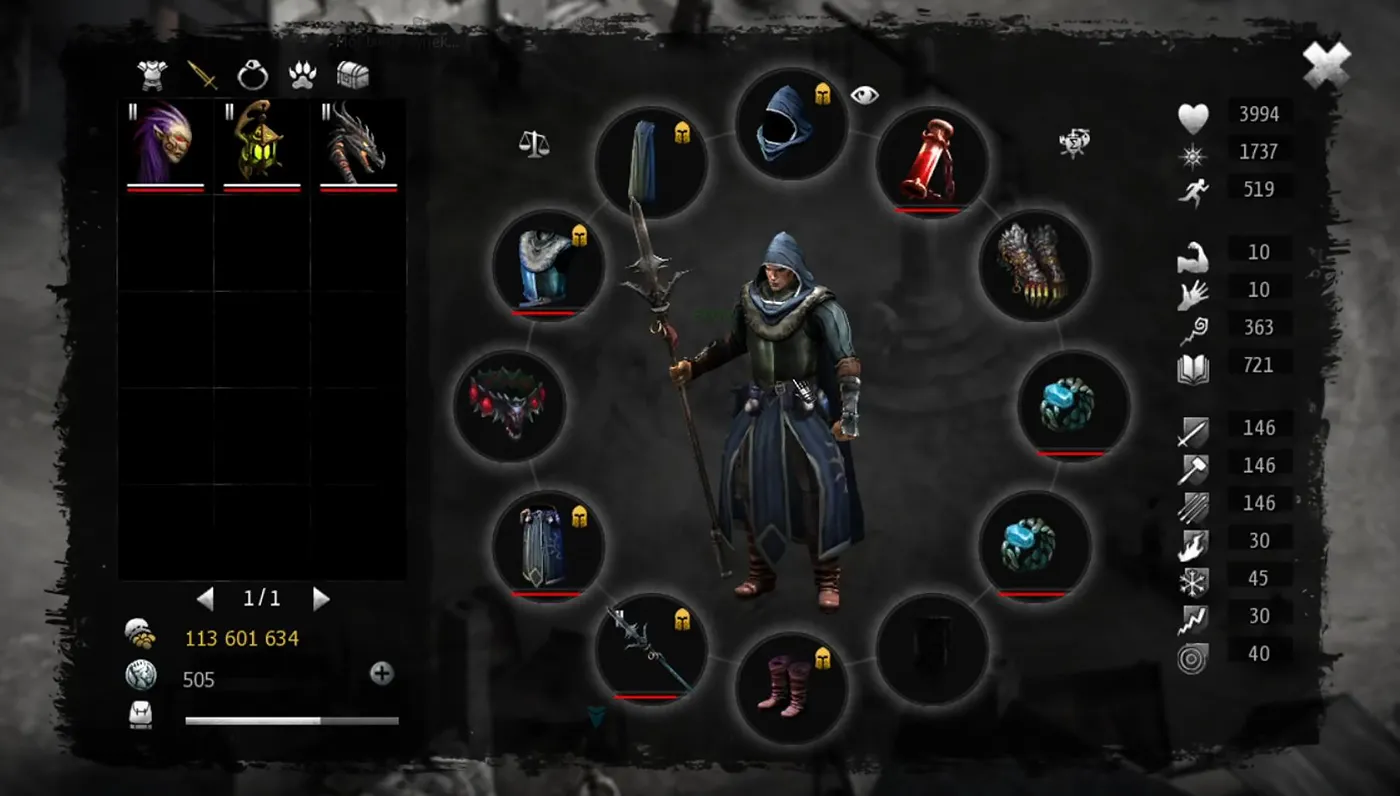
Task: Add more silver currency with plus button
Action: tap(381, 673)
